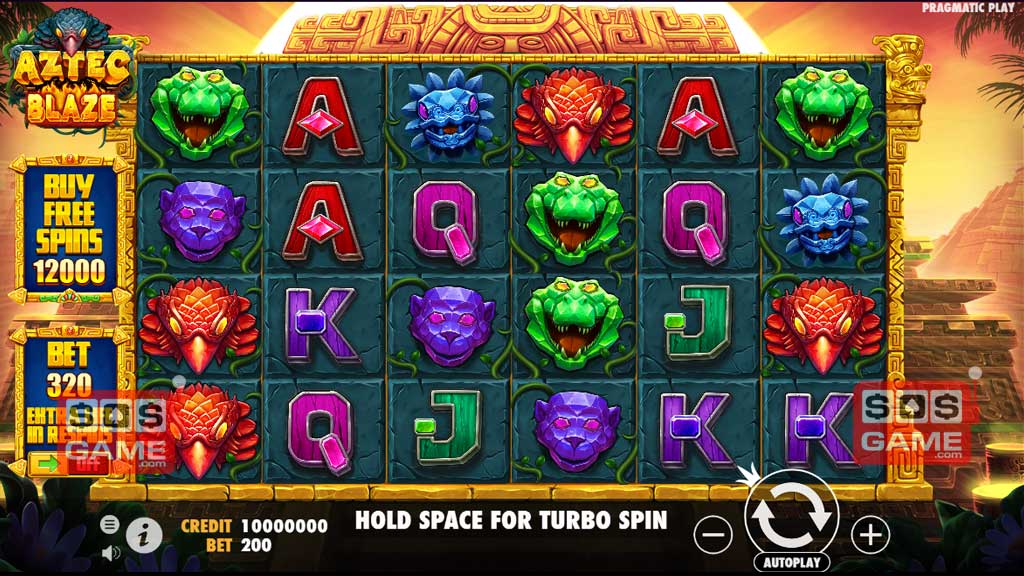1024x576 pixels.
Task: Increase the bet with the plus button
Action: (870, 535)
